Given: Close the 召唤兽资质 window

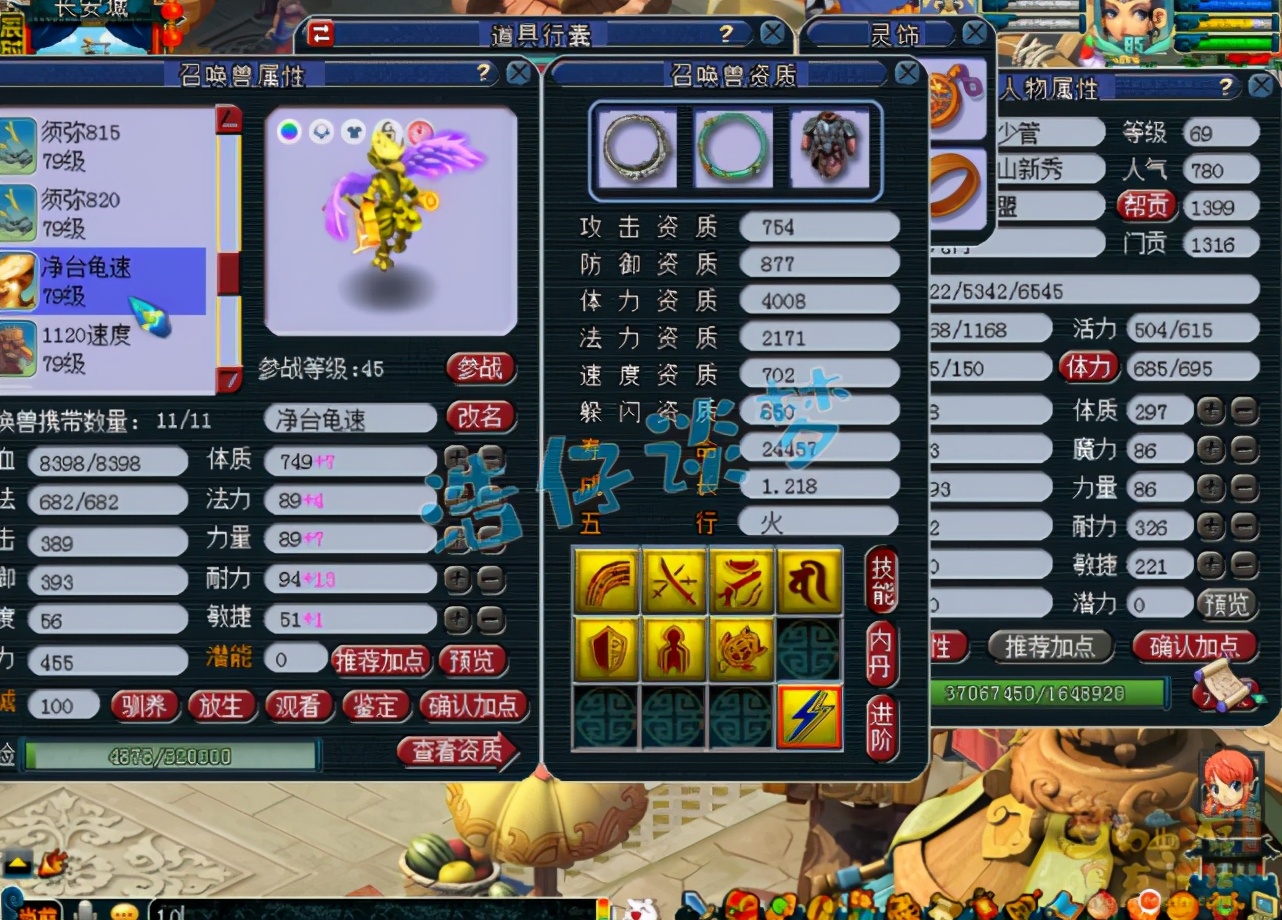Looking at the screenshot, I should coord(906,73).
